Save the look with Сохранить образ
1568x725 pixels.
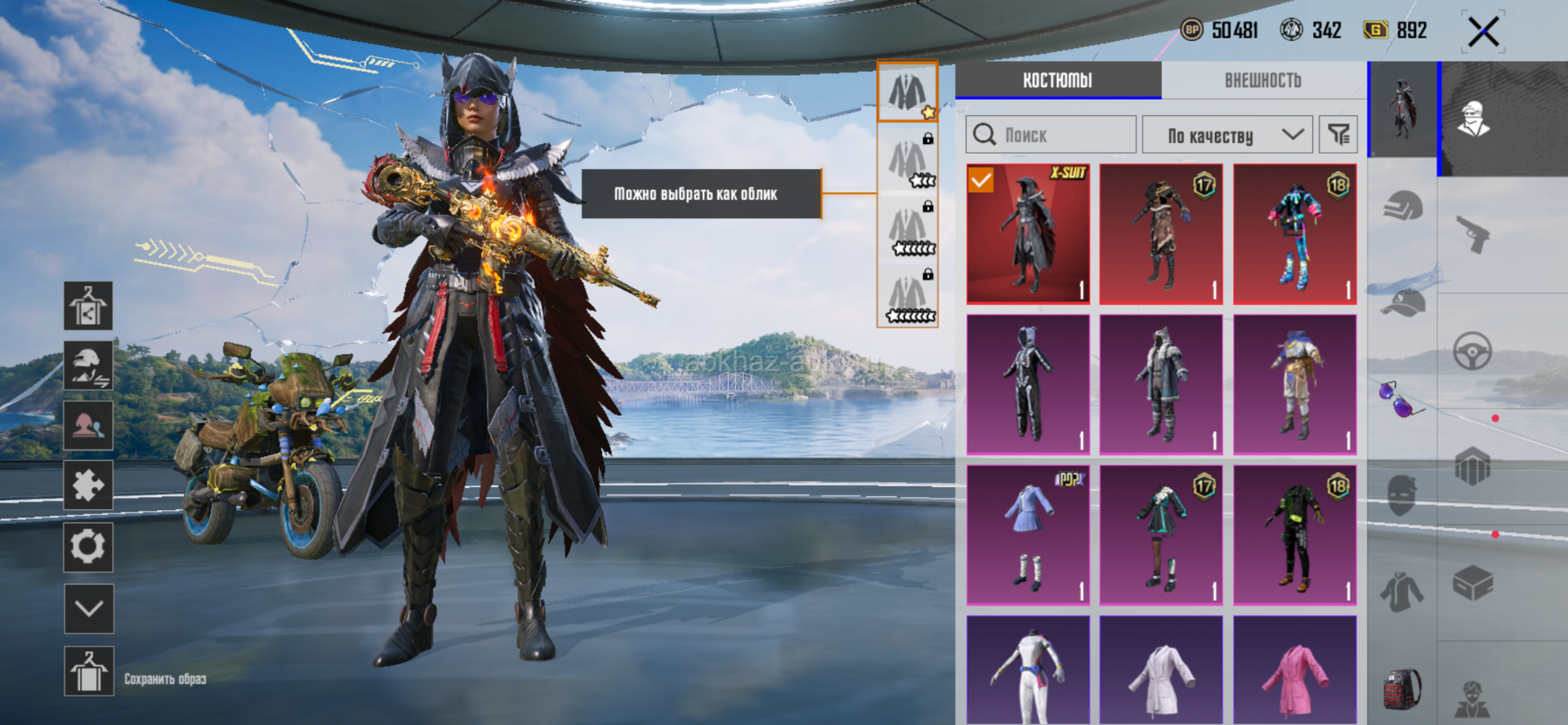(x=89, y=672)
